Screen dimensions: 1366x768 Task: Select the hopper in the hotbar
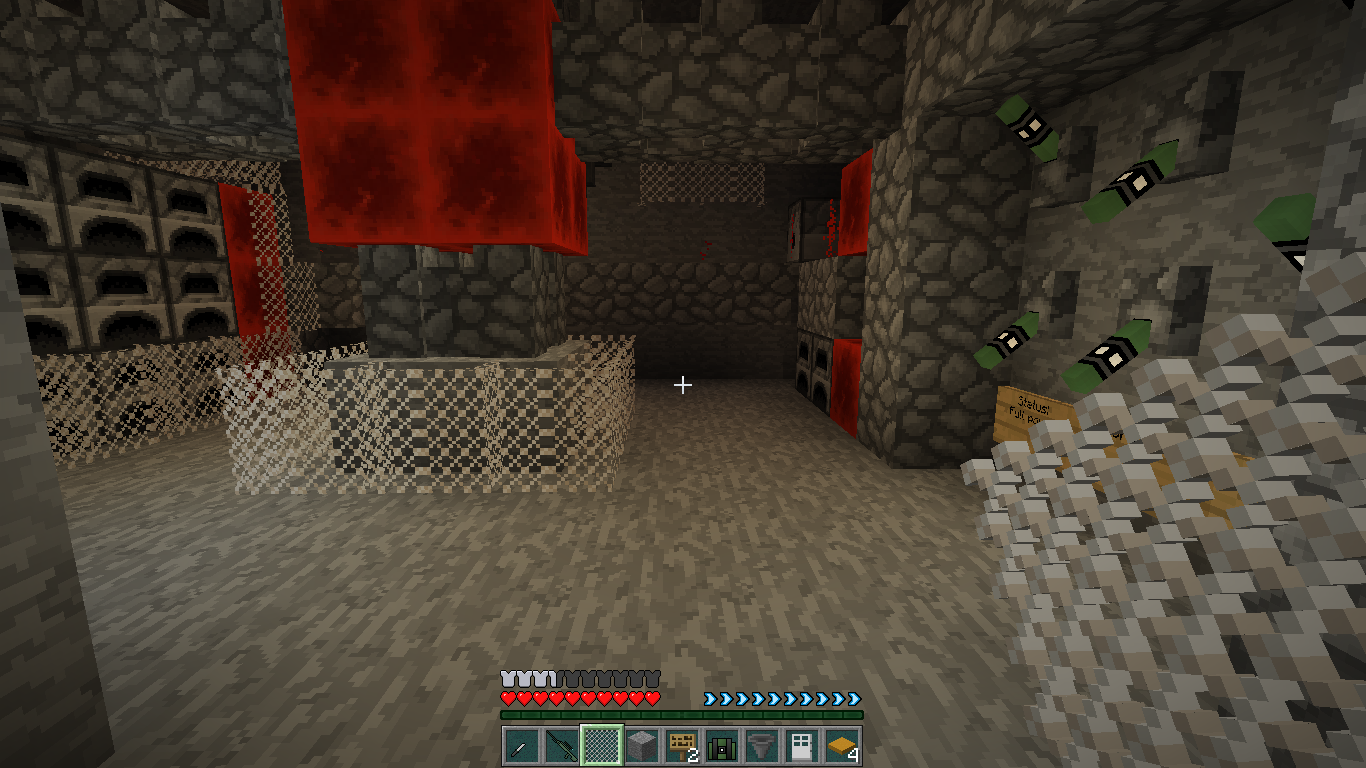pos(761,745)
